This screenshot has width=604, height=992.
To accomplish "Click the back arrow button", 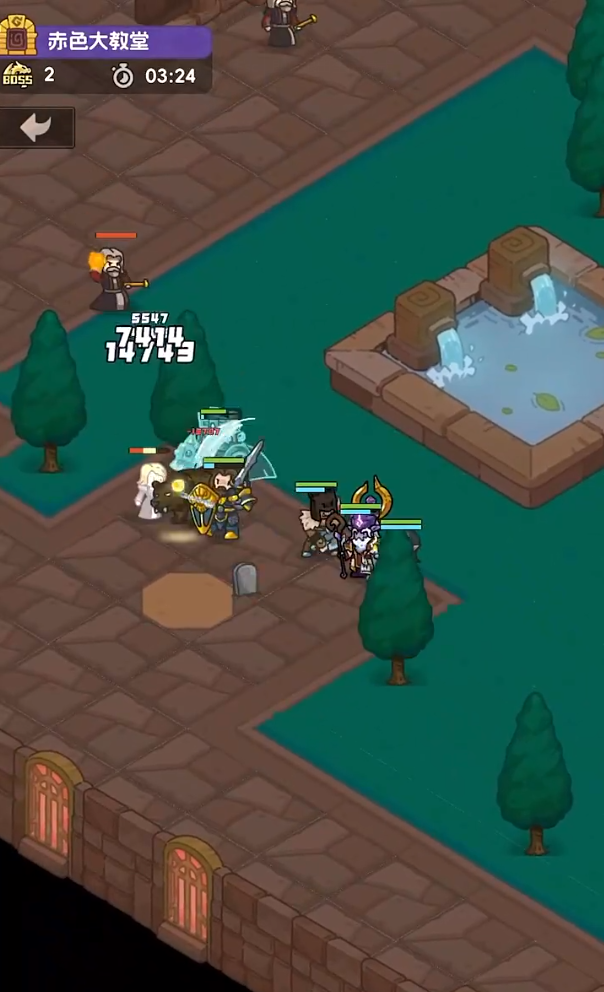I will click(x=37, y=128).
